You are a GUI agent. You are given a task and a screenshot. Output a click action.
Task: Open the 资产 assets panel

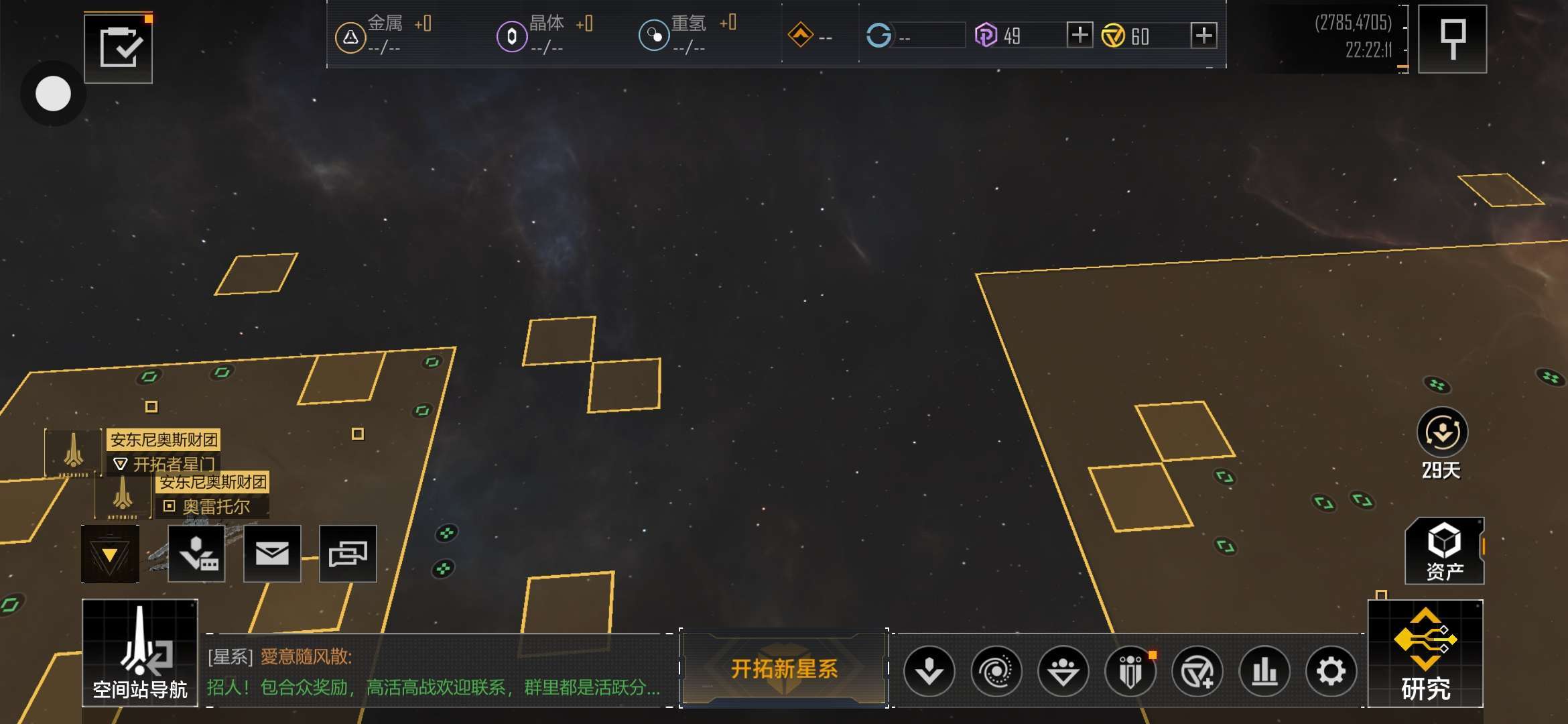coord(1444,551)
